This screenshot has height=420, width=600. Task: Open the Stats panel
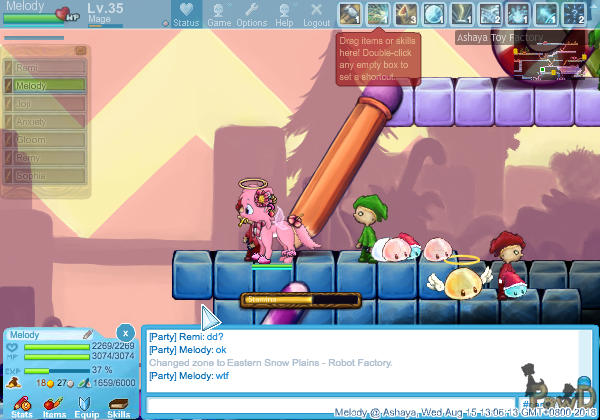pyautogui.click(x=22, y=404)
